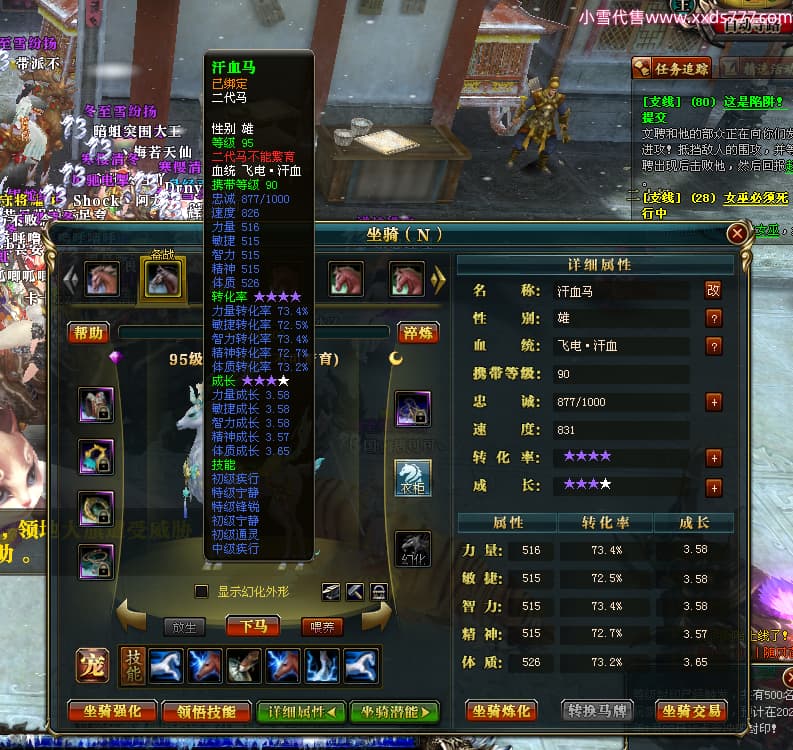Release the mount with 放生
This screenshot has width=793, height=750.
184,627
